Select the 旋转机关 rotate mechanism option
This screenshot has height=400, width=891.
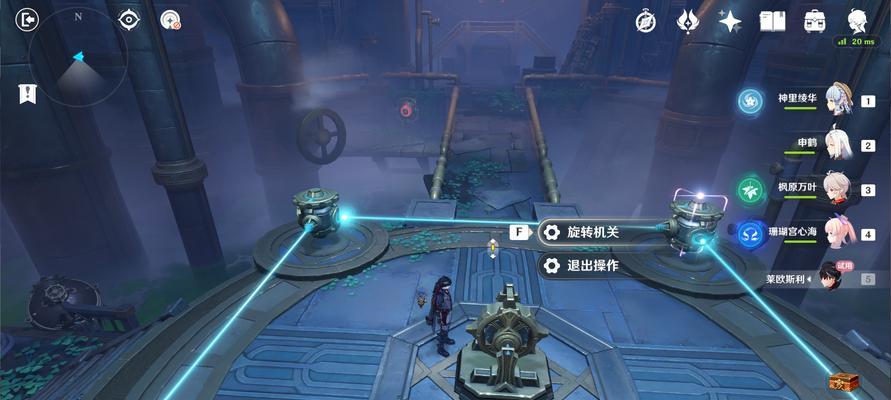pos(592,232)
